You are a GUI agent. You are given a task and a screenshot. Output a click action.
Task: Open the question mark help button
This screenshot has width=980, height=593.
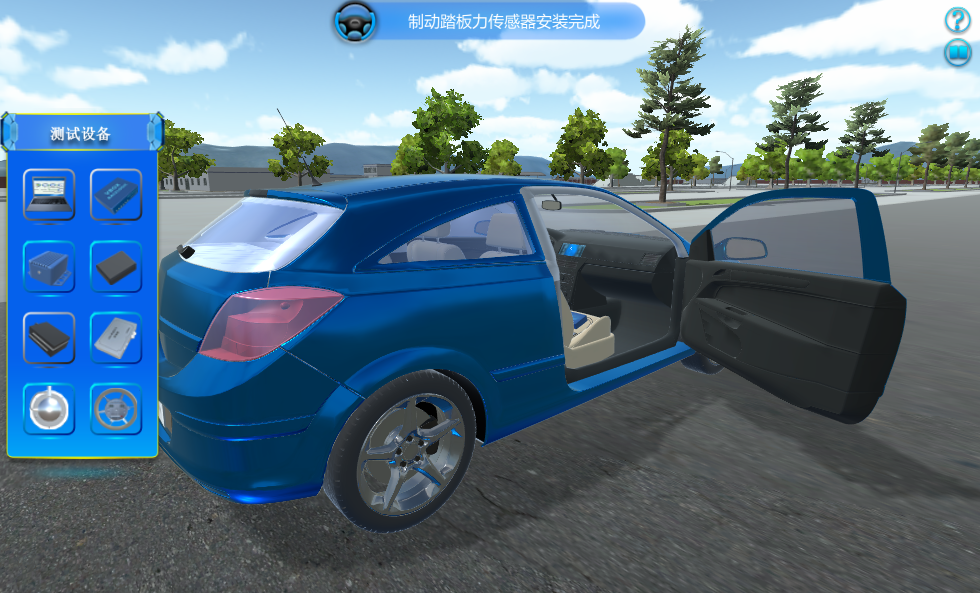[x=958, y=20]
